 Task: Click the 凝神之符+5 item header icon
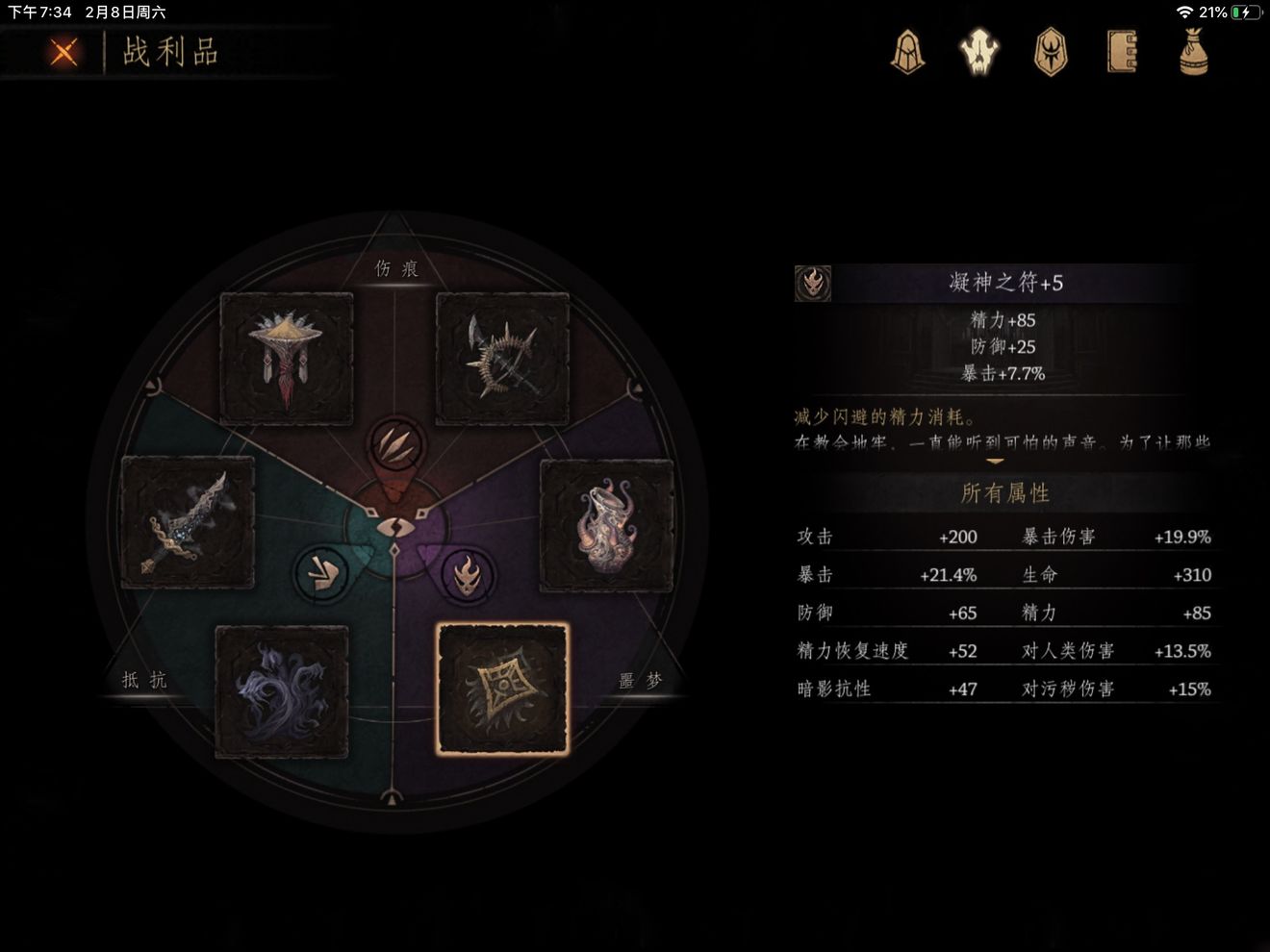[x=813, y=283]
